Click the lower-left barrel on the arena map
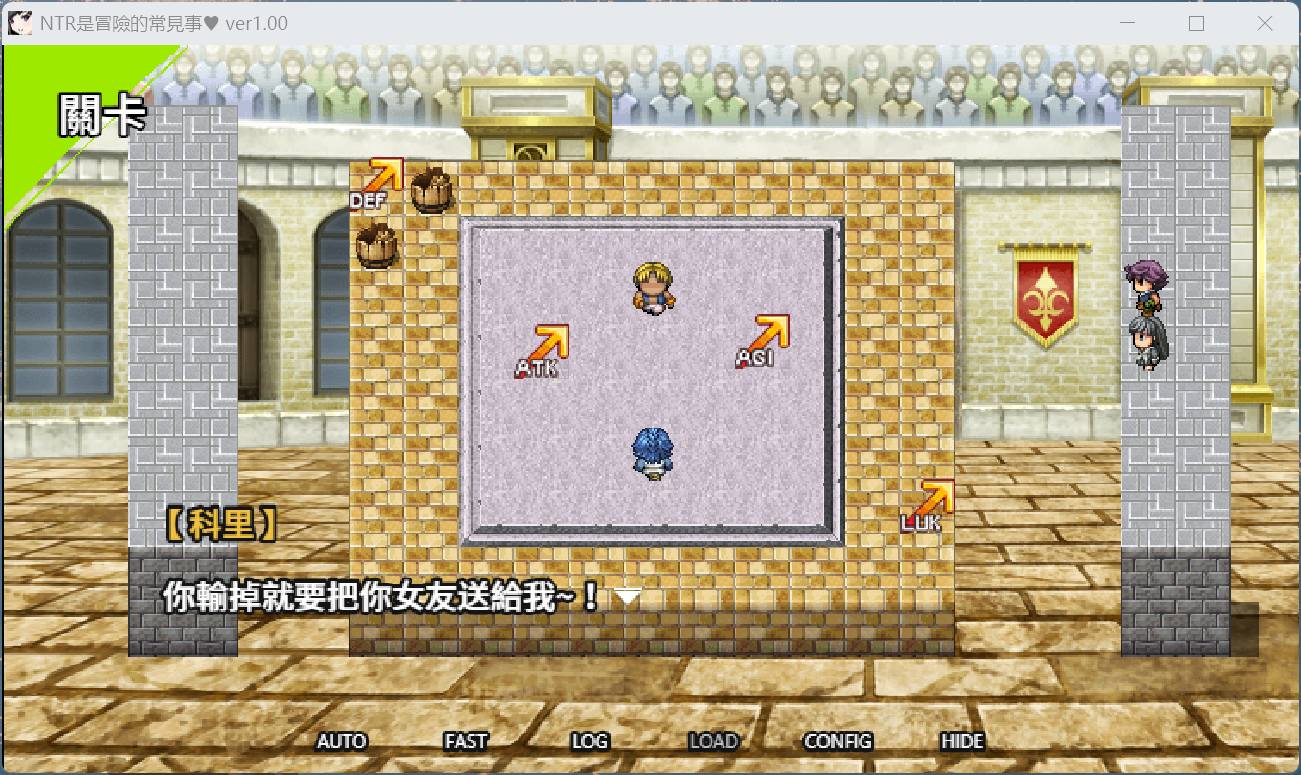This screenshot has height=775, width=1301. [x=377, y=244]
